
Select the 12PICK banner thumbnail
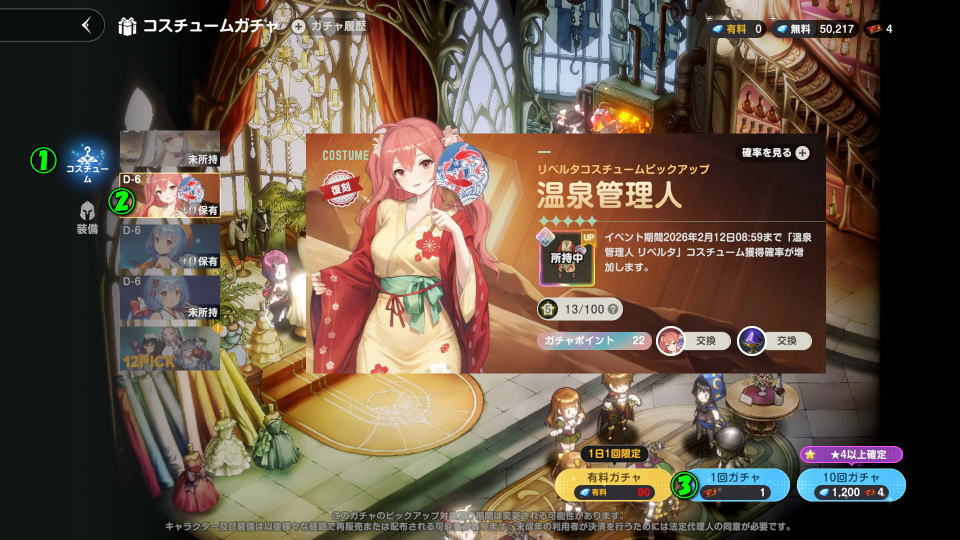click(170, 348)
